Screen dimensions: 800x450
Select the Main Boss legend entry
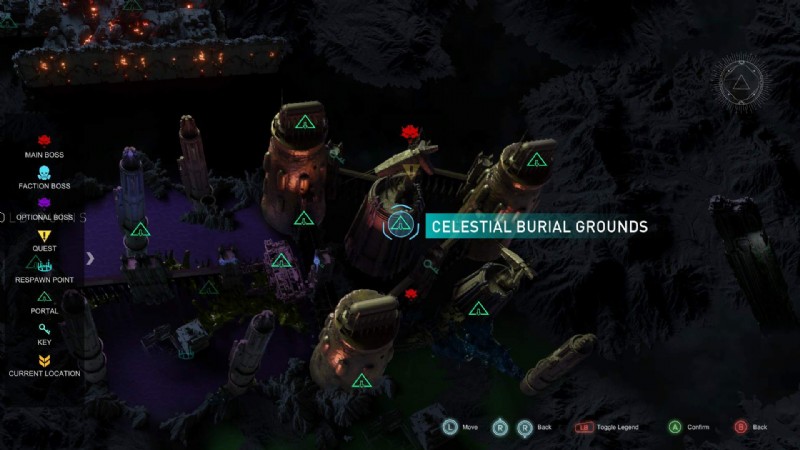(43, 147)
